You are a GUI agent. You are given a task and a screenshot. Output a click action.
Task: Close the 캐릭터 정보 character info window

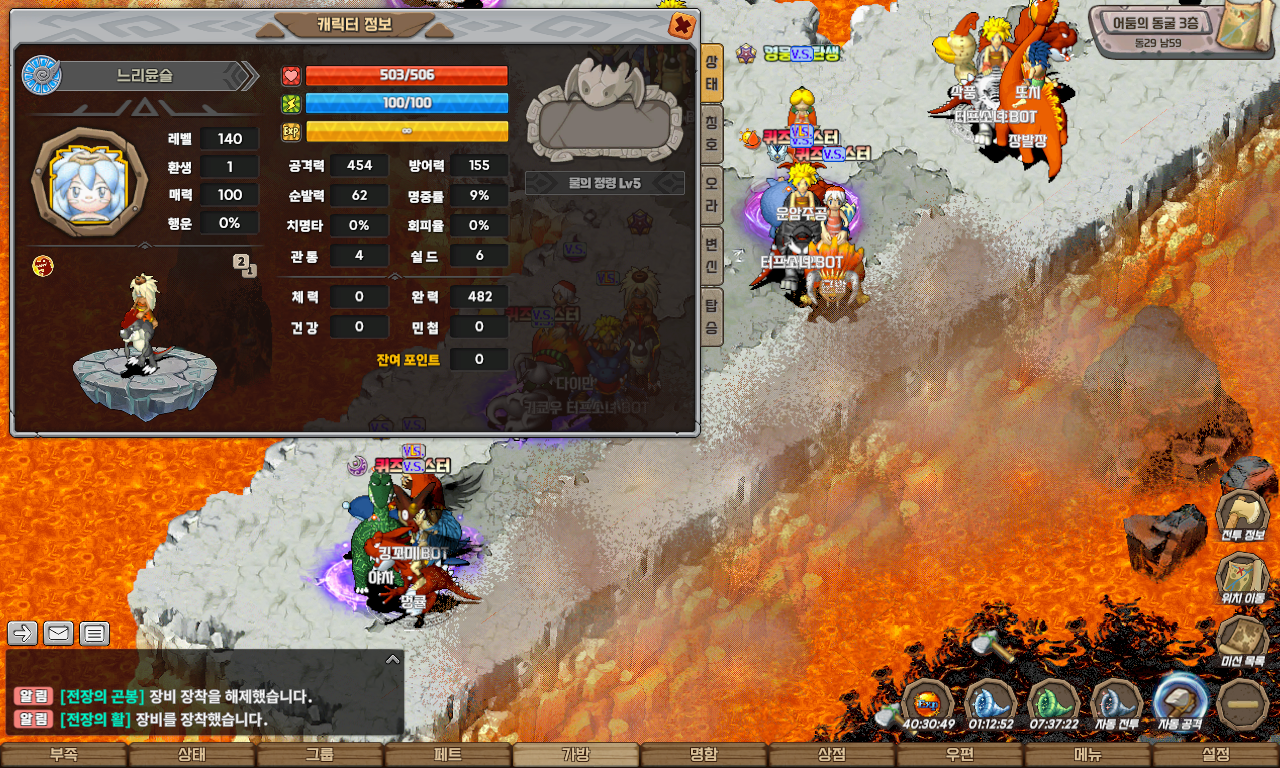(682, 25)
